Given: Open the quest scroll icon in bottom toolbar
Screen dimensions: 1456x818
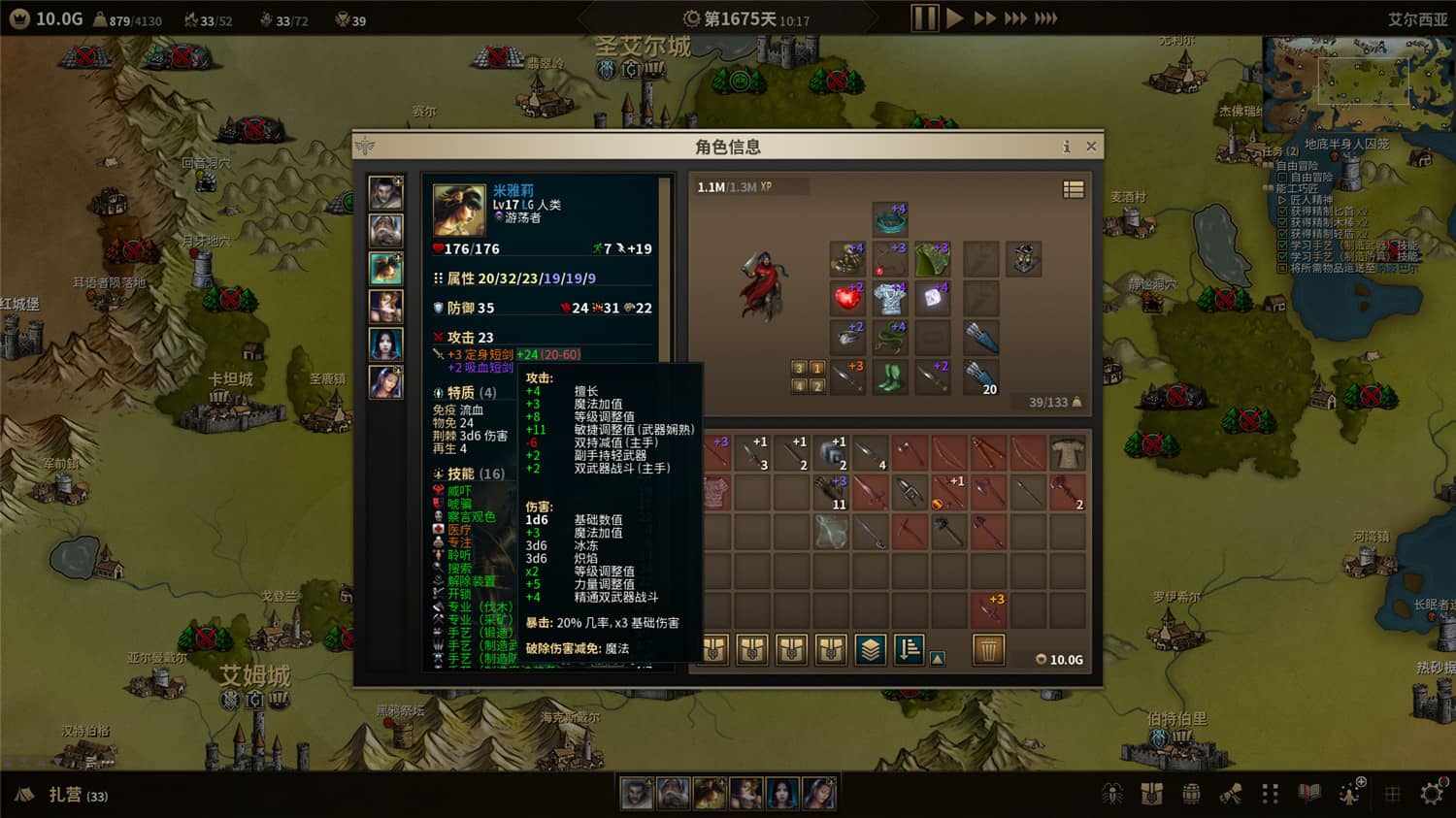Looking at the screenshot, I should (1230, 794).
